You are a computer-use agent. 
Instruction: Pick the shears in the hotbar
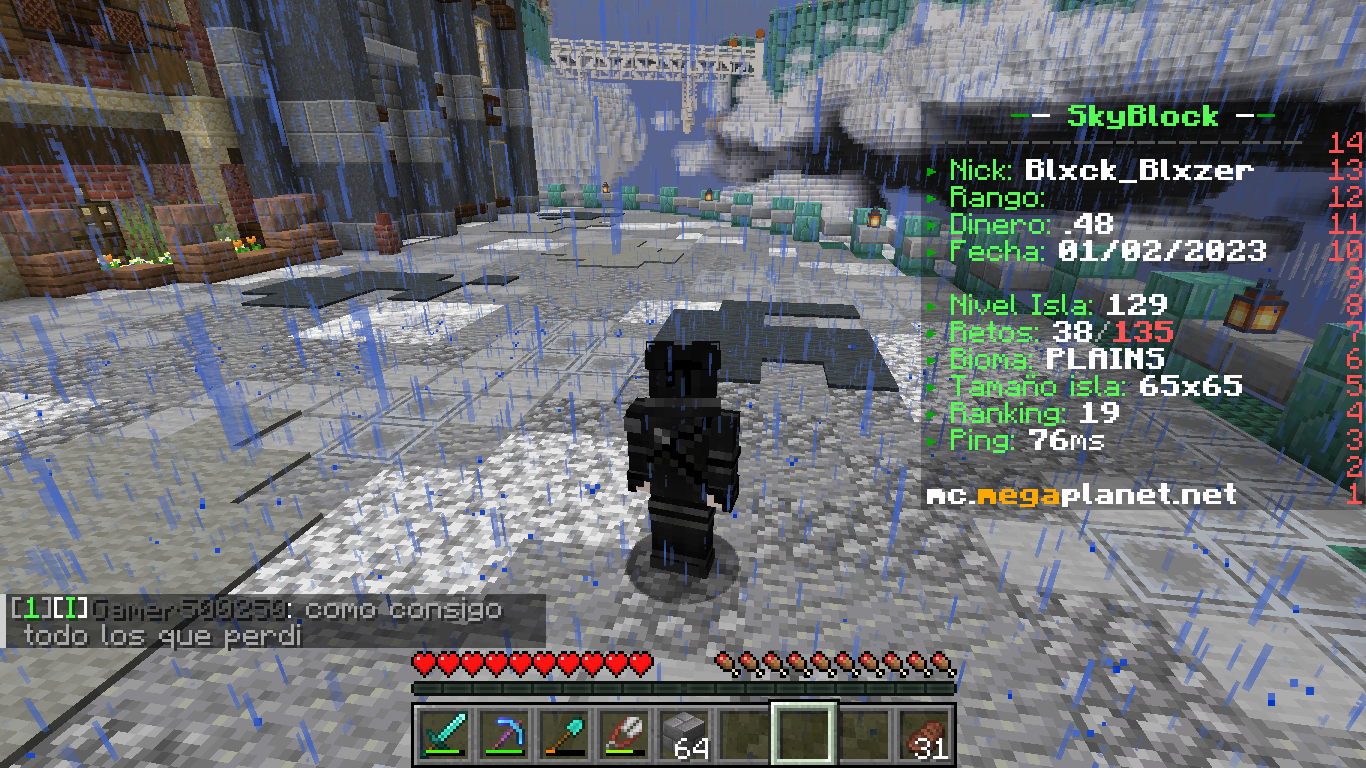click(x=623, y=733)
